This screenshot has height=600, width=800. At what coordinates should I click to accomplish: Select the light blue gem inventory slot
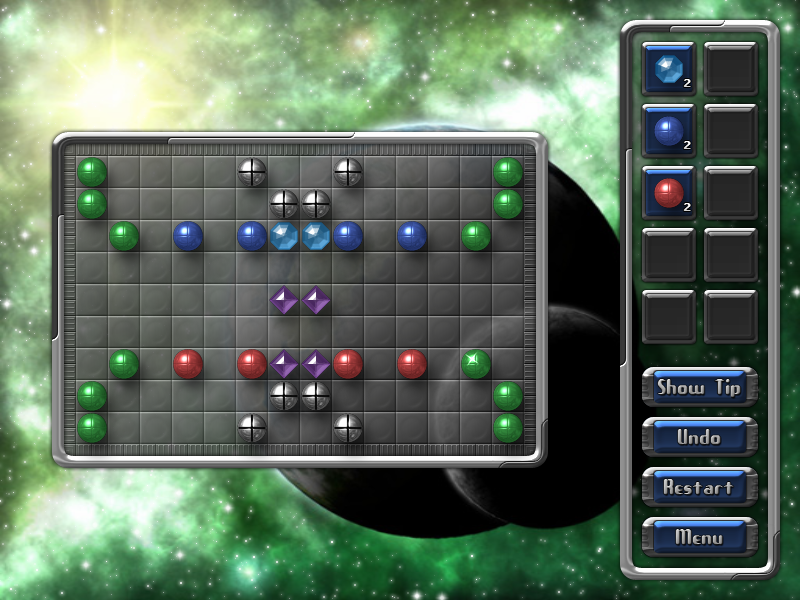[x=668, y=68]
